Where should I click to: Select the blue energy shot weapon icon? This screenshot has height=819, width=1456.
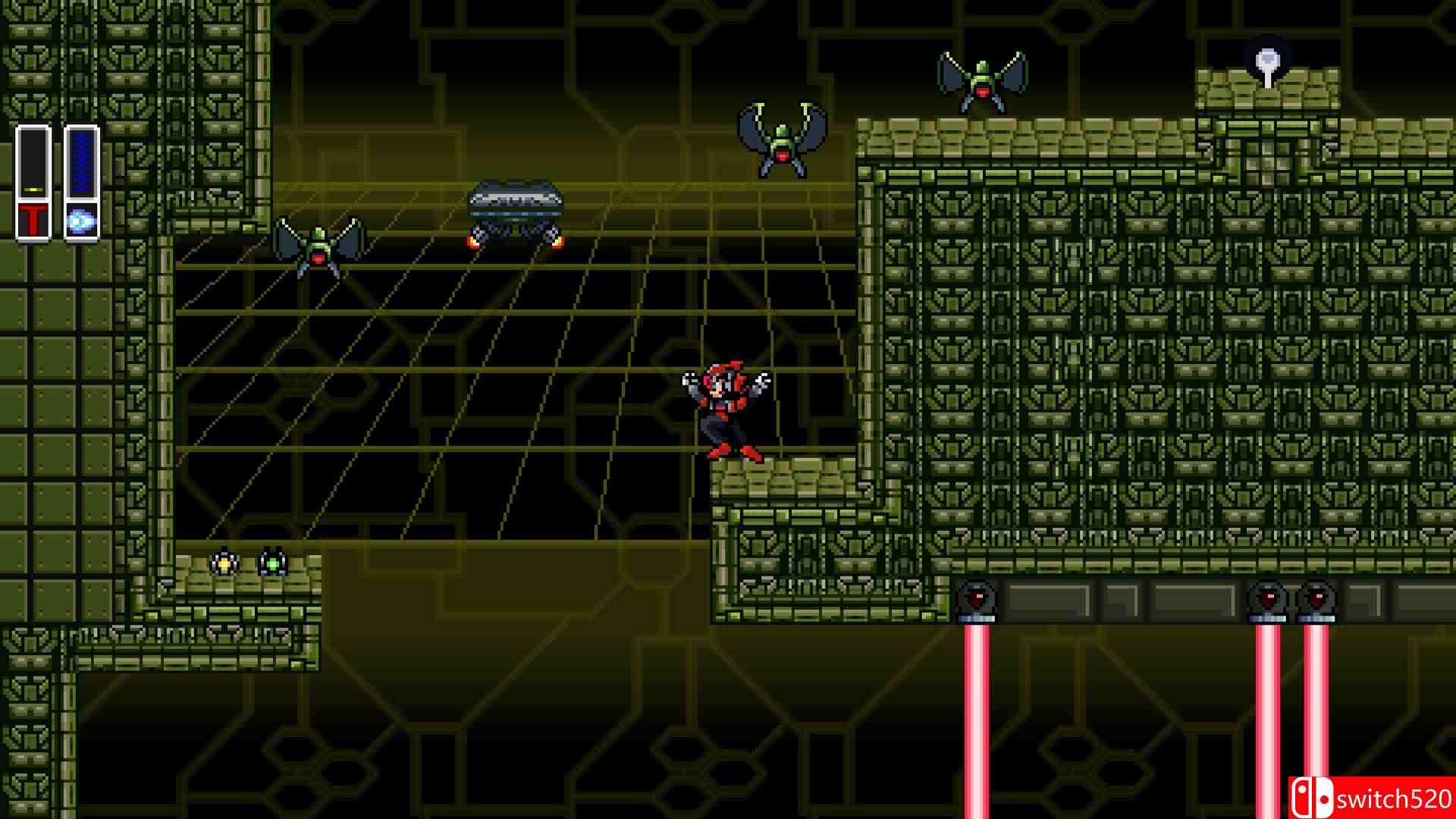point(80,221)
